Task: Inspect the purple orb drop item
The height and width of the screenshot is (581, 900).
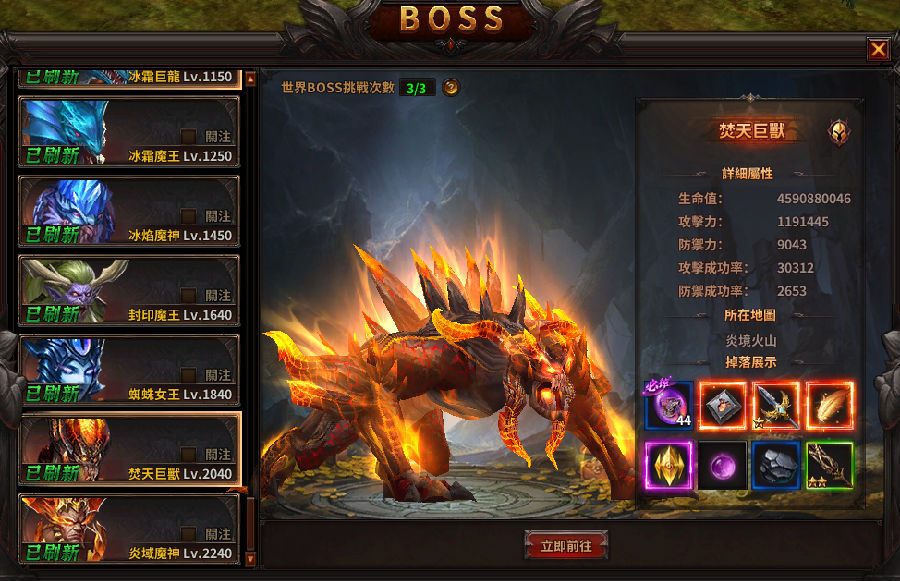Action: click(722, 464)
